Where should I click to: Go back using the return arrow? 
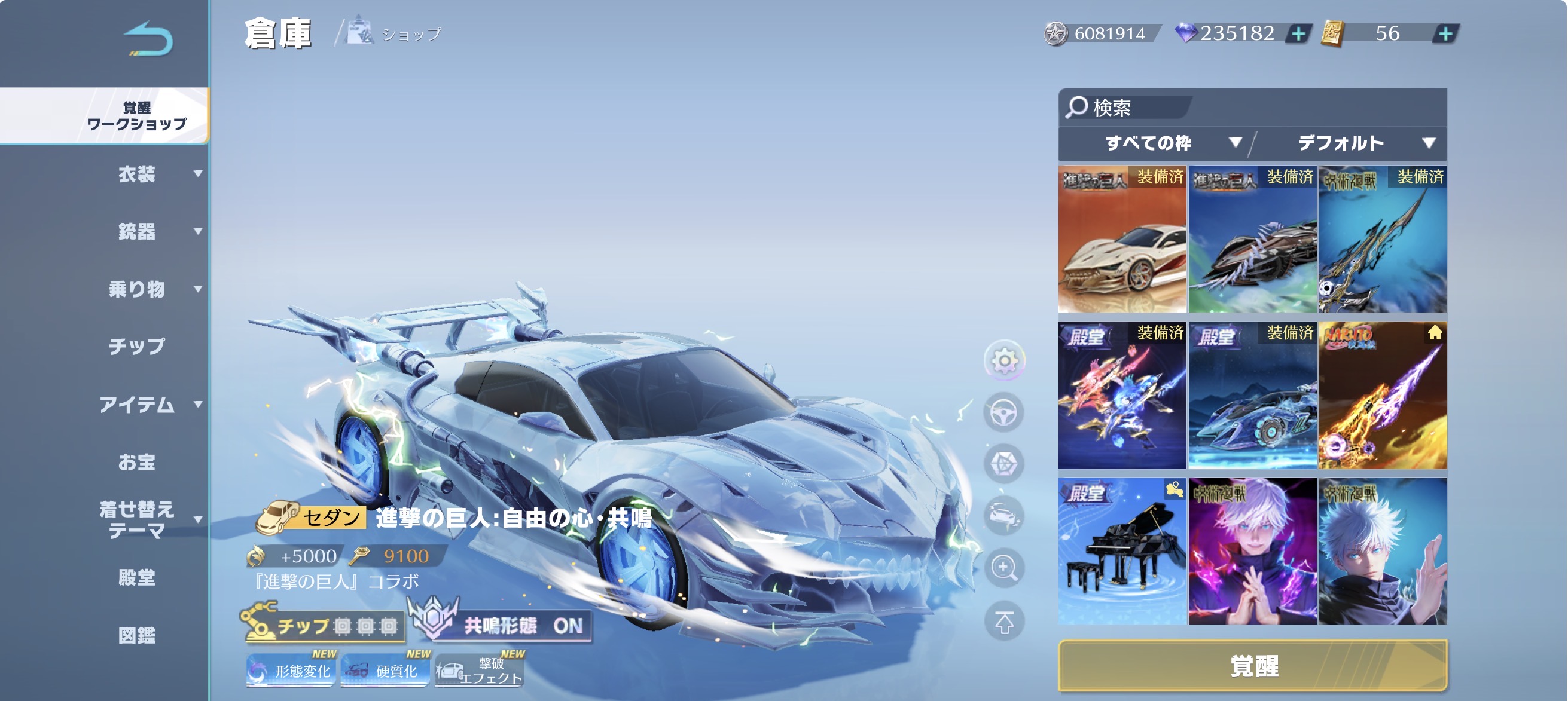click(x=148, y=39)
